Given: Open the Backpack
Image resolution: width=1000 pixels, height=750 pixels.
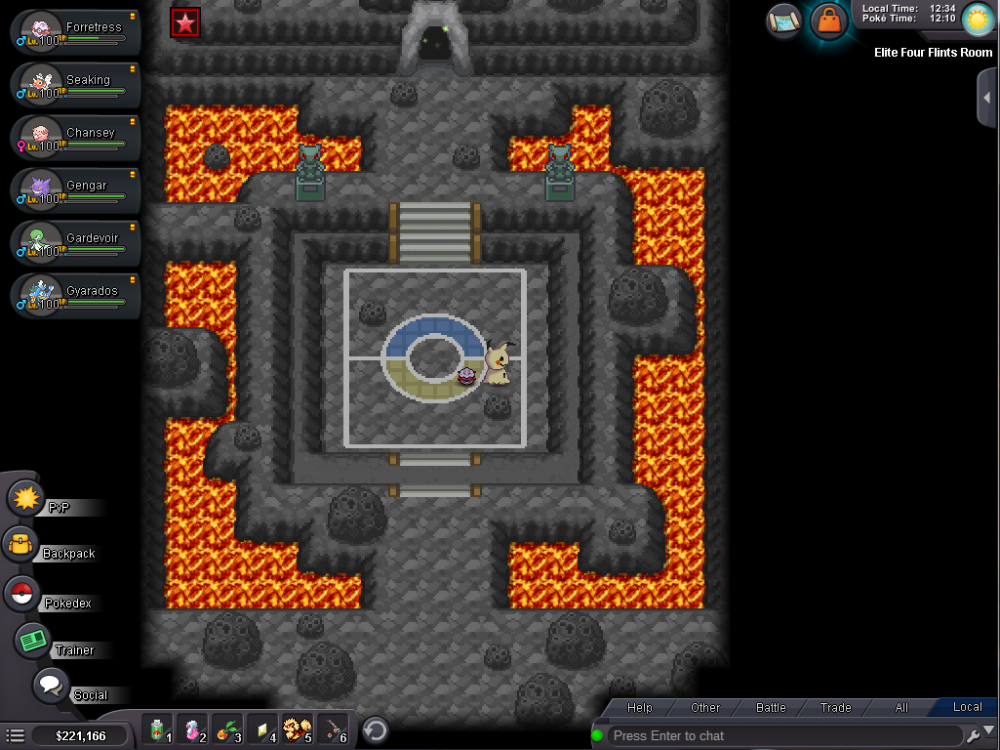Looking at the screenshot, I should tap(21, 544).
